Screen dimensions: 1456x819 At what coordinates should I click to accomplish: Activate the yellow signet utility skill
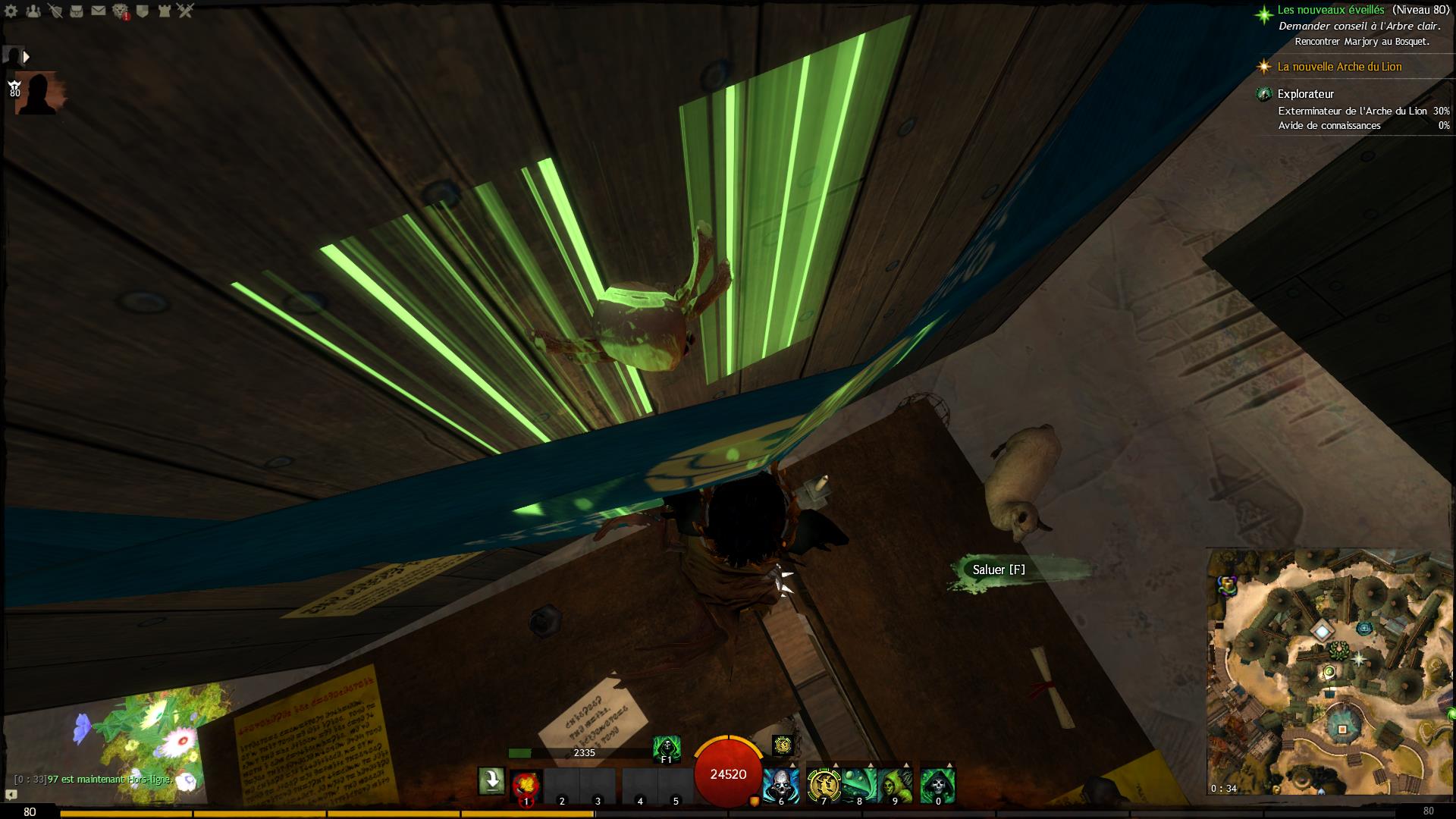824,785
